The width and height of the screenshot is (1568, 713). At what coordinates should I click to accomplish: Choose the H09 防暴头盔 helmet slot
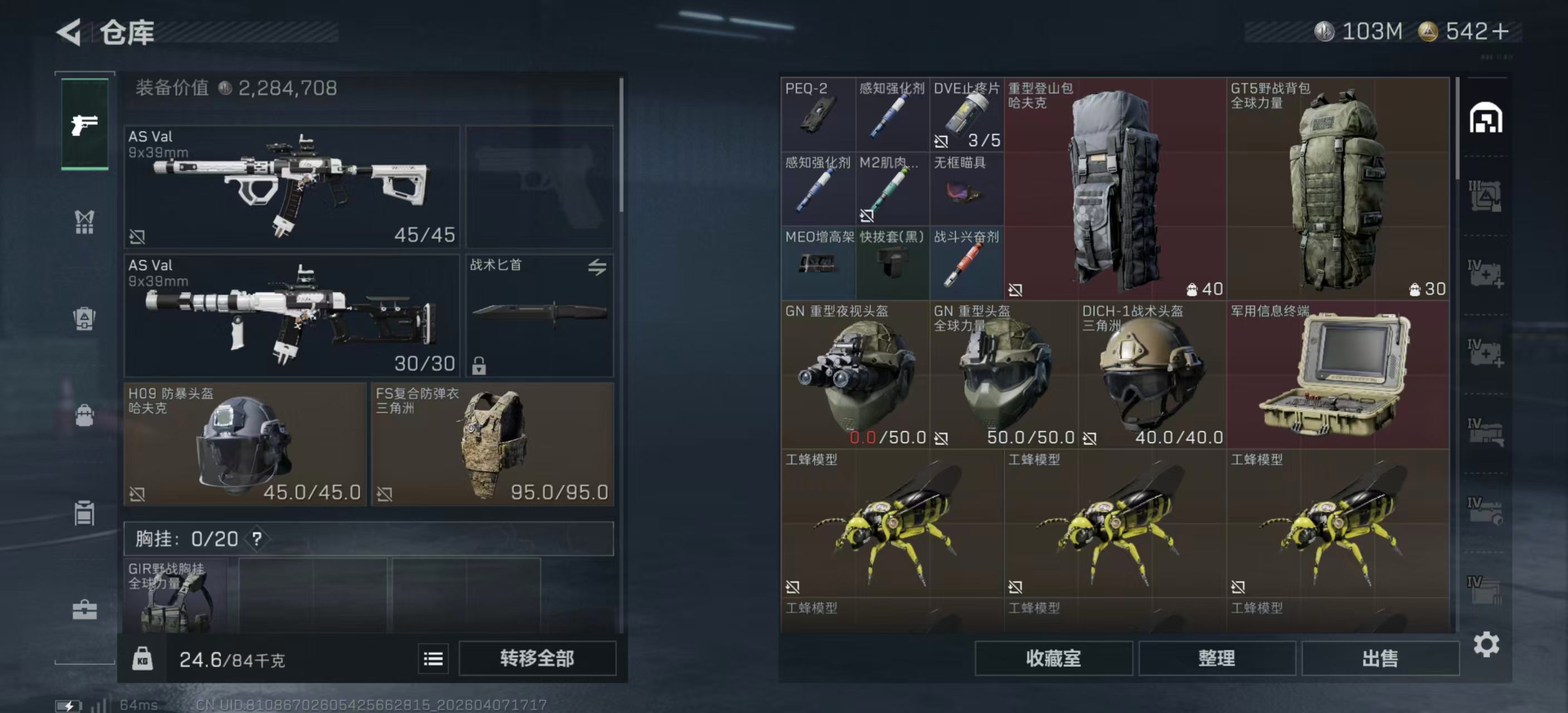click(x=244, y=444)
